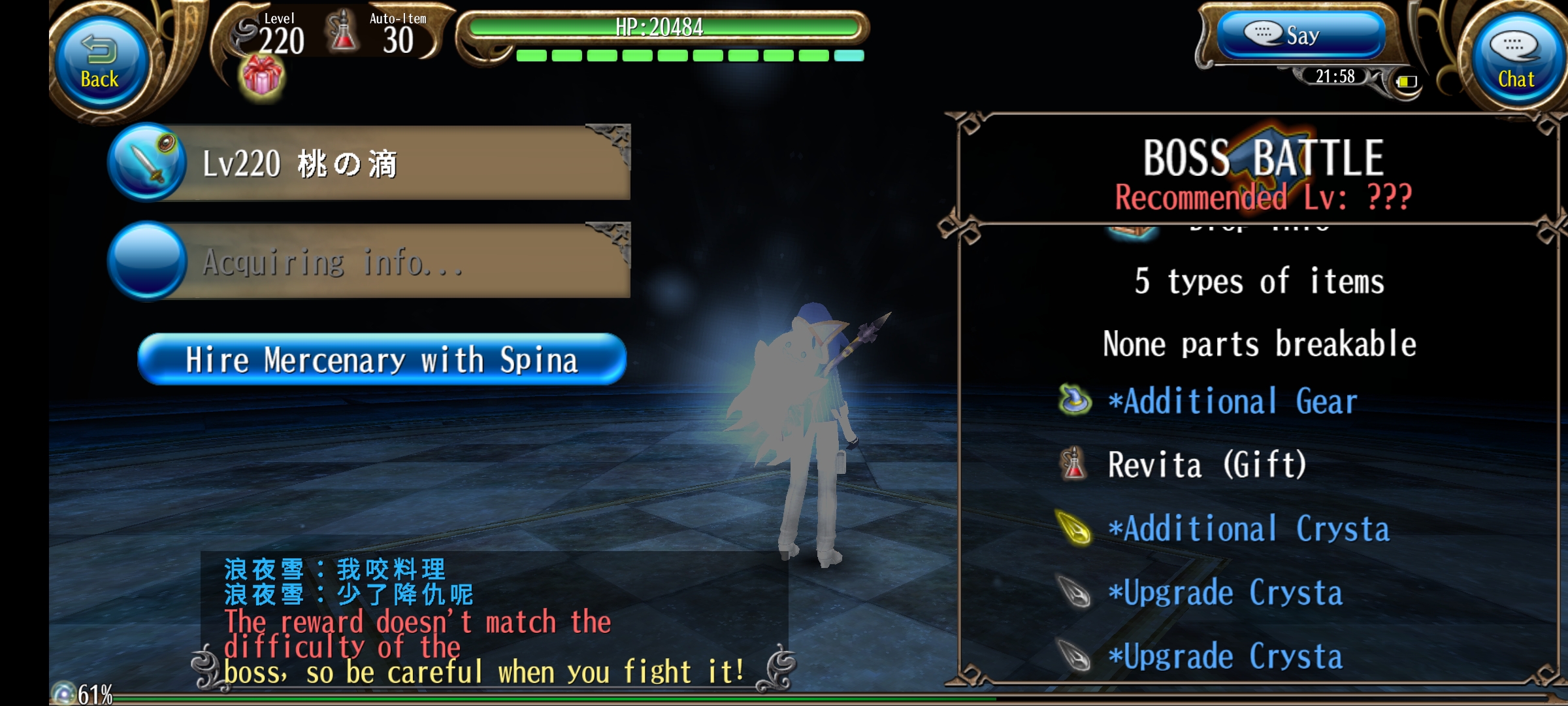Select the Additional Gear drop entry
This screenshot has width=1568, height=706.
[1232, 401]
